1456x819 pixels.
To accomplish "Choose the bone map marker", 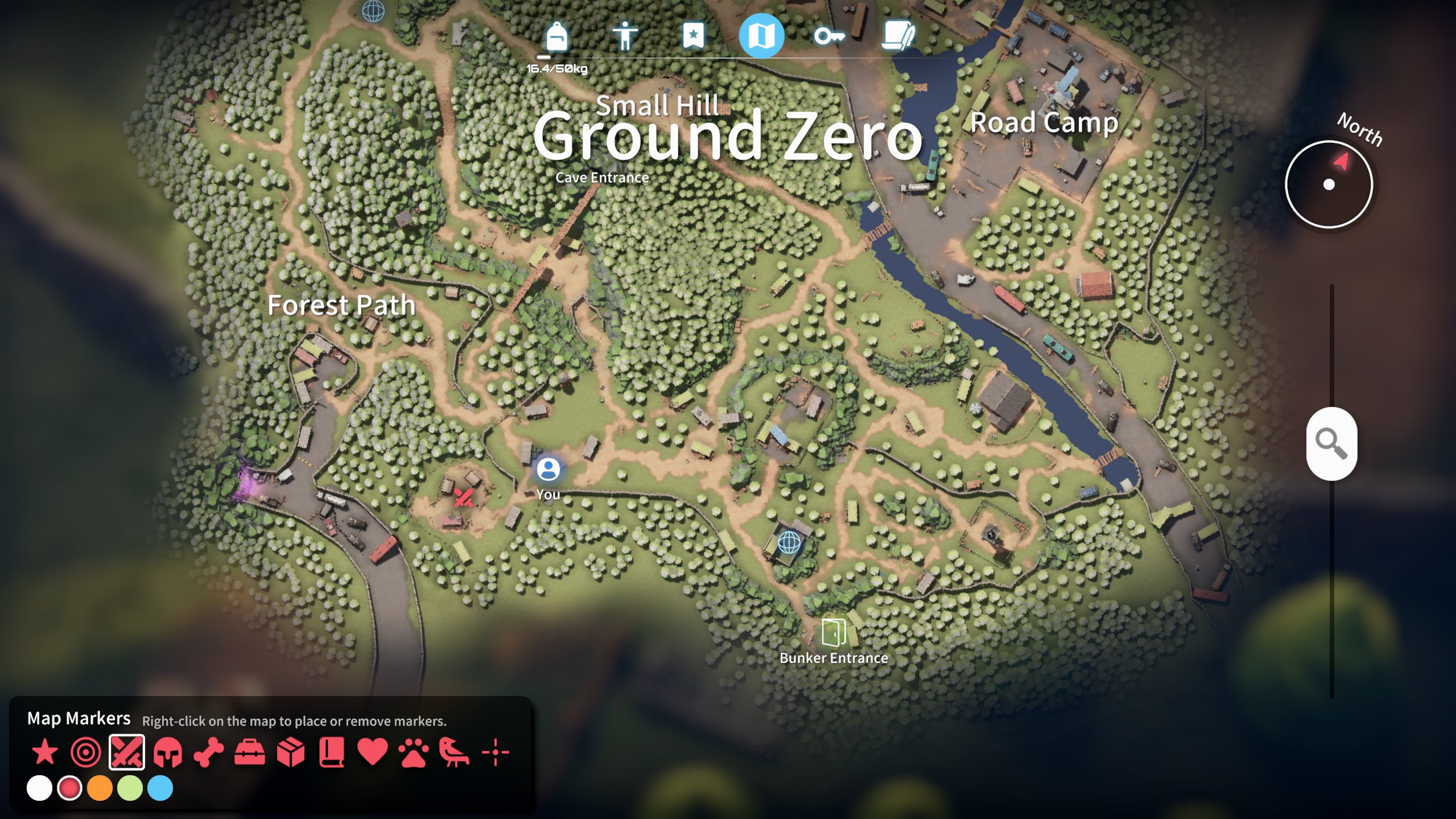I will point(209,752).
